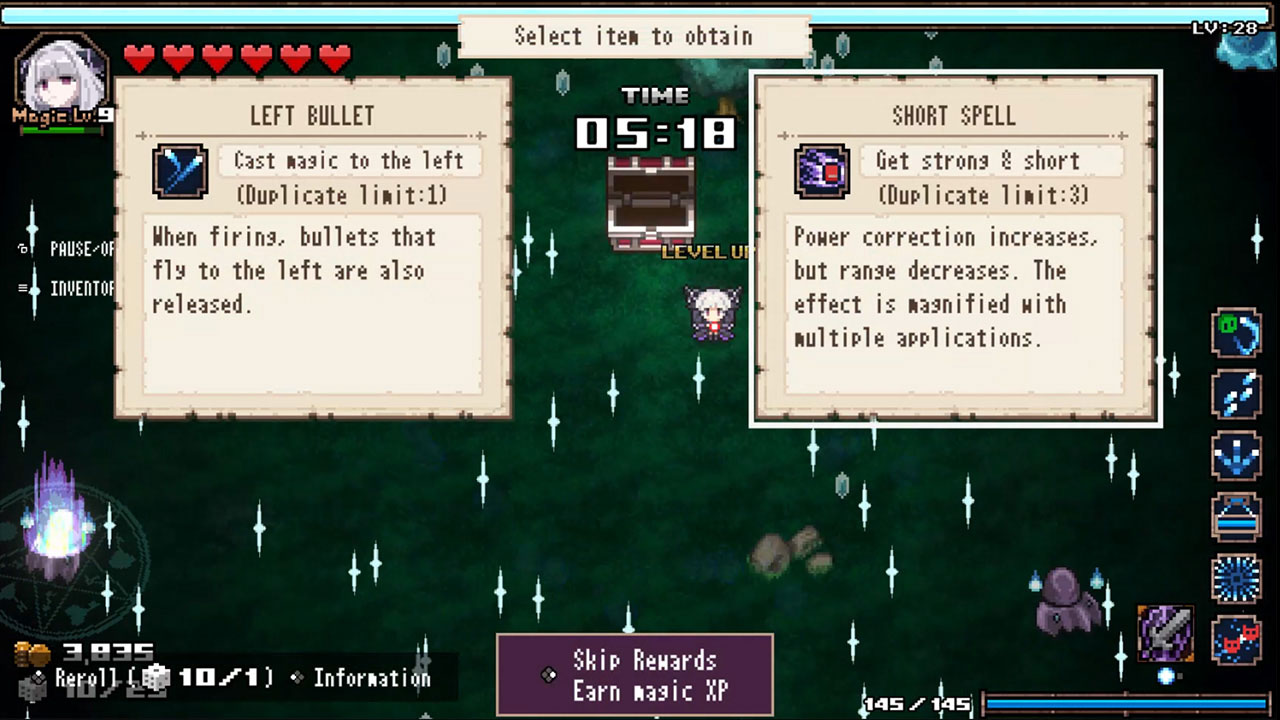Click the sword equipment icon near bottom right
This screenshot has width=1280, height=720.
pos(1166,633)
